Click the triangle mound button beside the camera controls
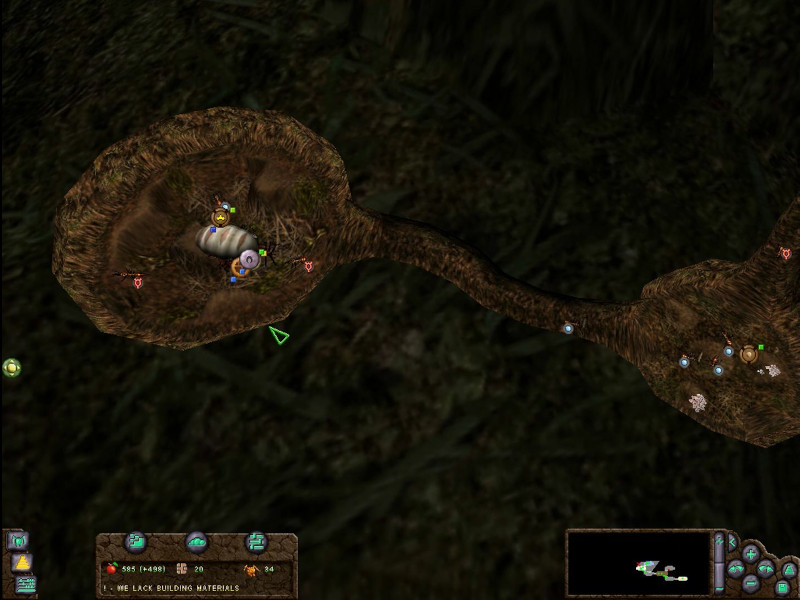This screenshot has height=600, width=800. pos(788,569)
